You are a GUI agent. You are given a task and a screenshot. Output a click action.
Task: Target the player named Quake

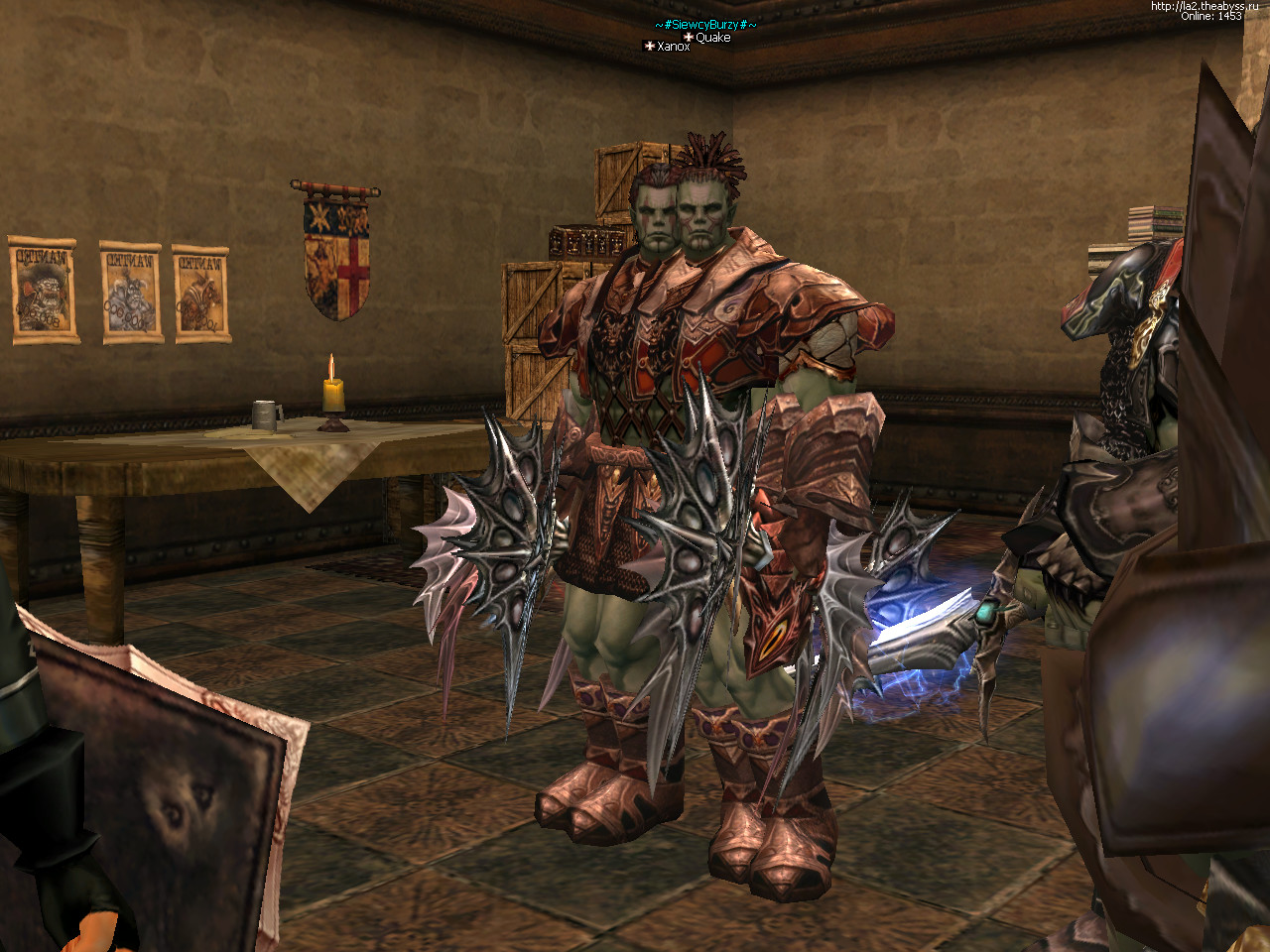click(x=711, y=38)
